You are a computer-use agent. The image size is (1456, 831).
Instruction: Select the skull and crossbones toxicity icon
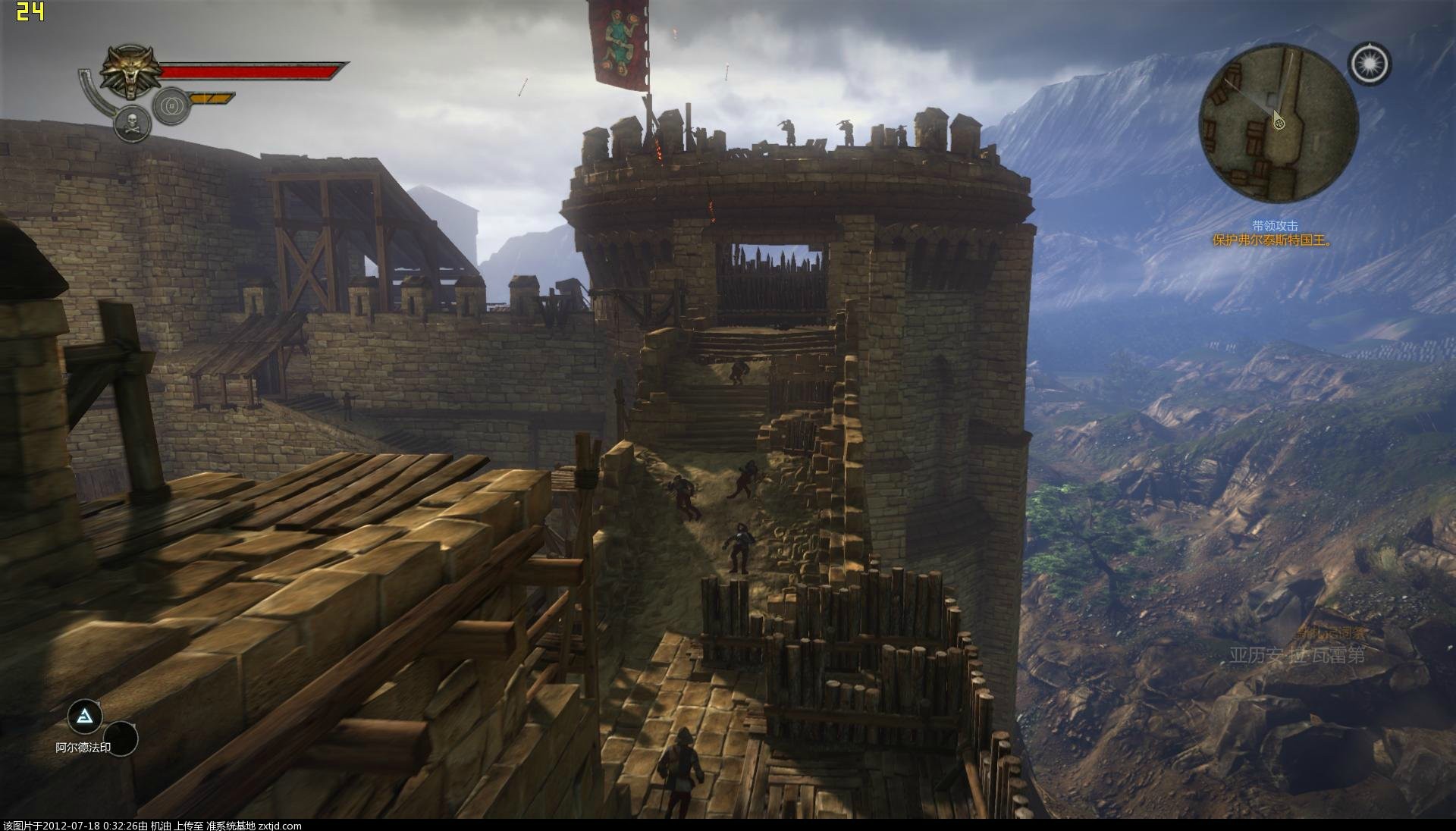[132, 124]
